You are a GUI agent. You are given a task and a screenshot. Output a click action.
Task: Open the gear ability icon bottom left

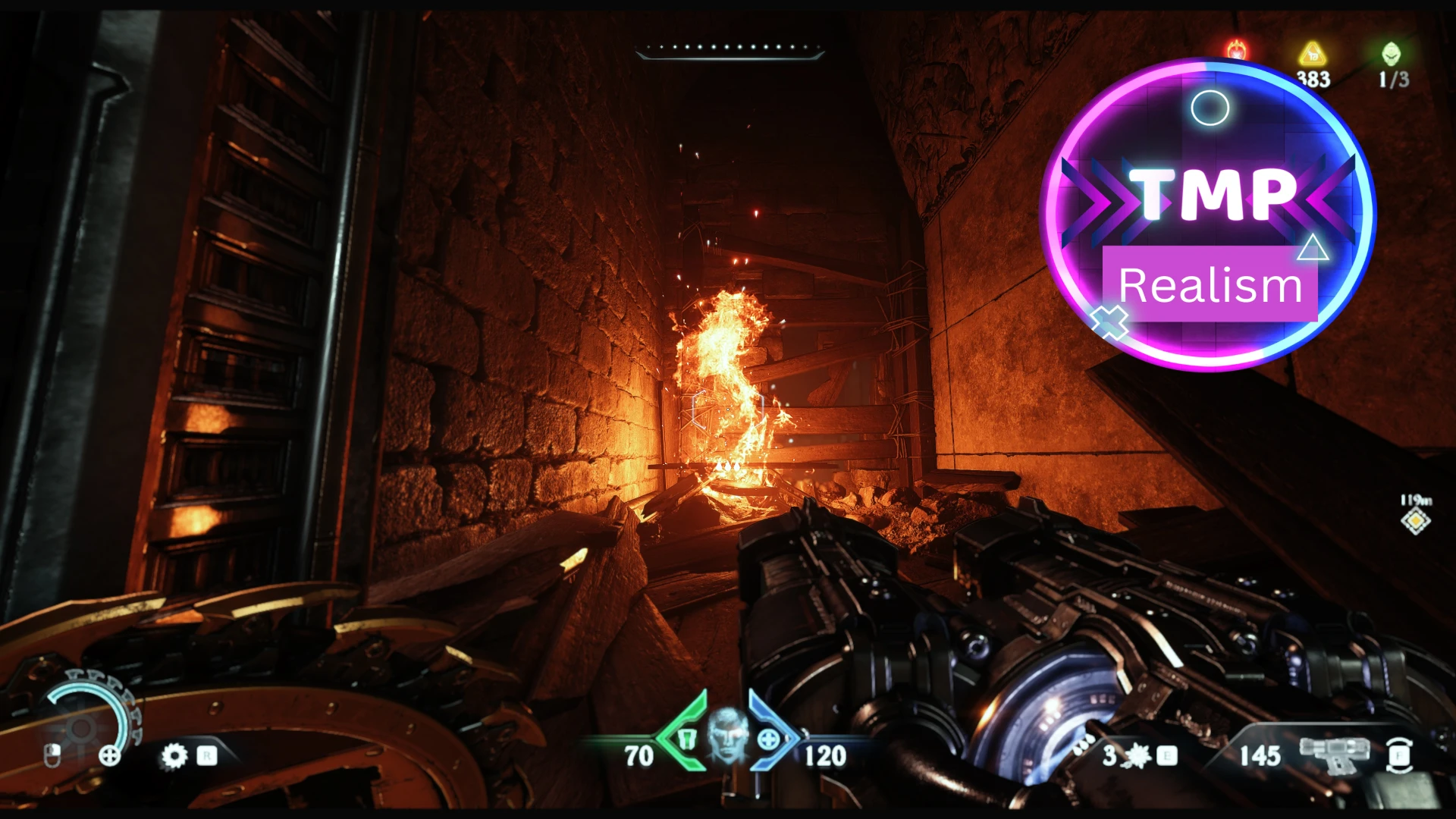[174, 757]
